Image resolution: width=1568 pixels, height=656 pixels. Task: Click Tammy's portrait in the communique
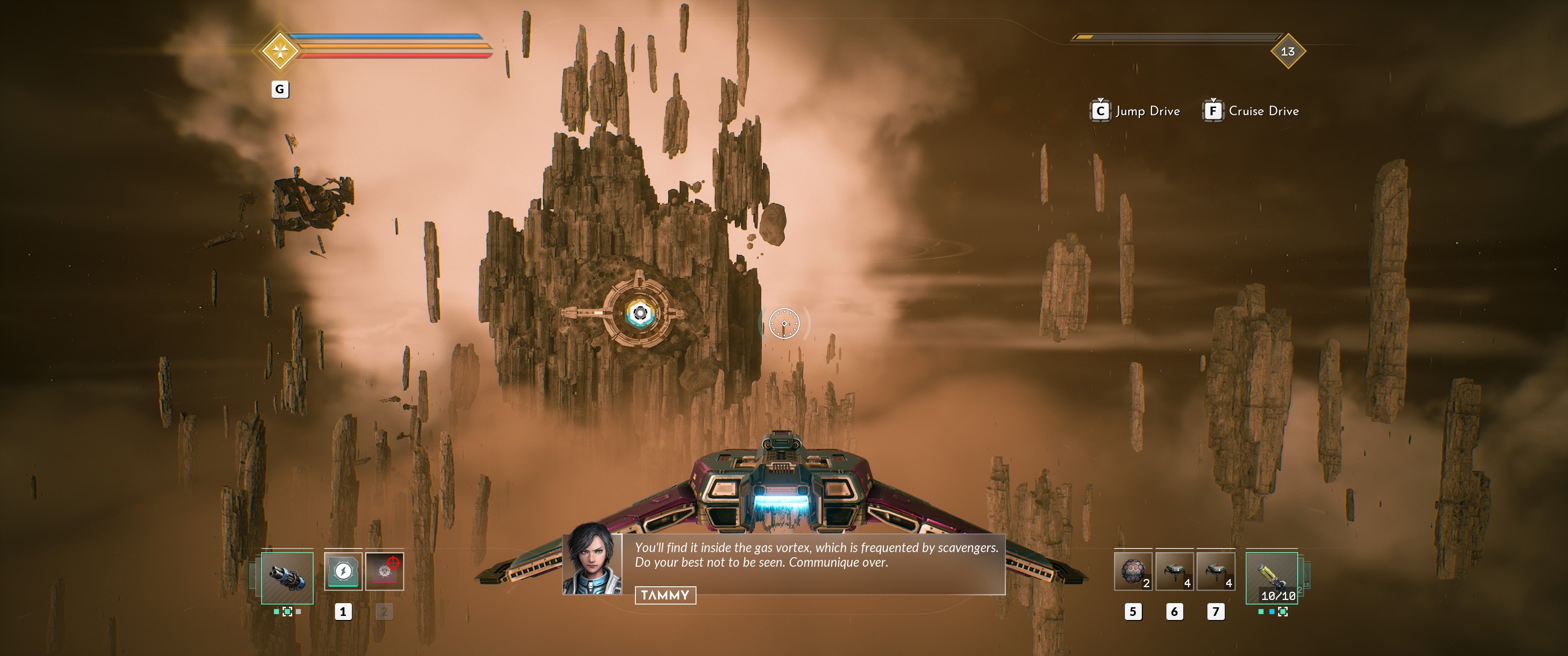(x=592, y=559)
